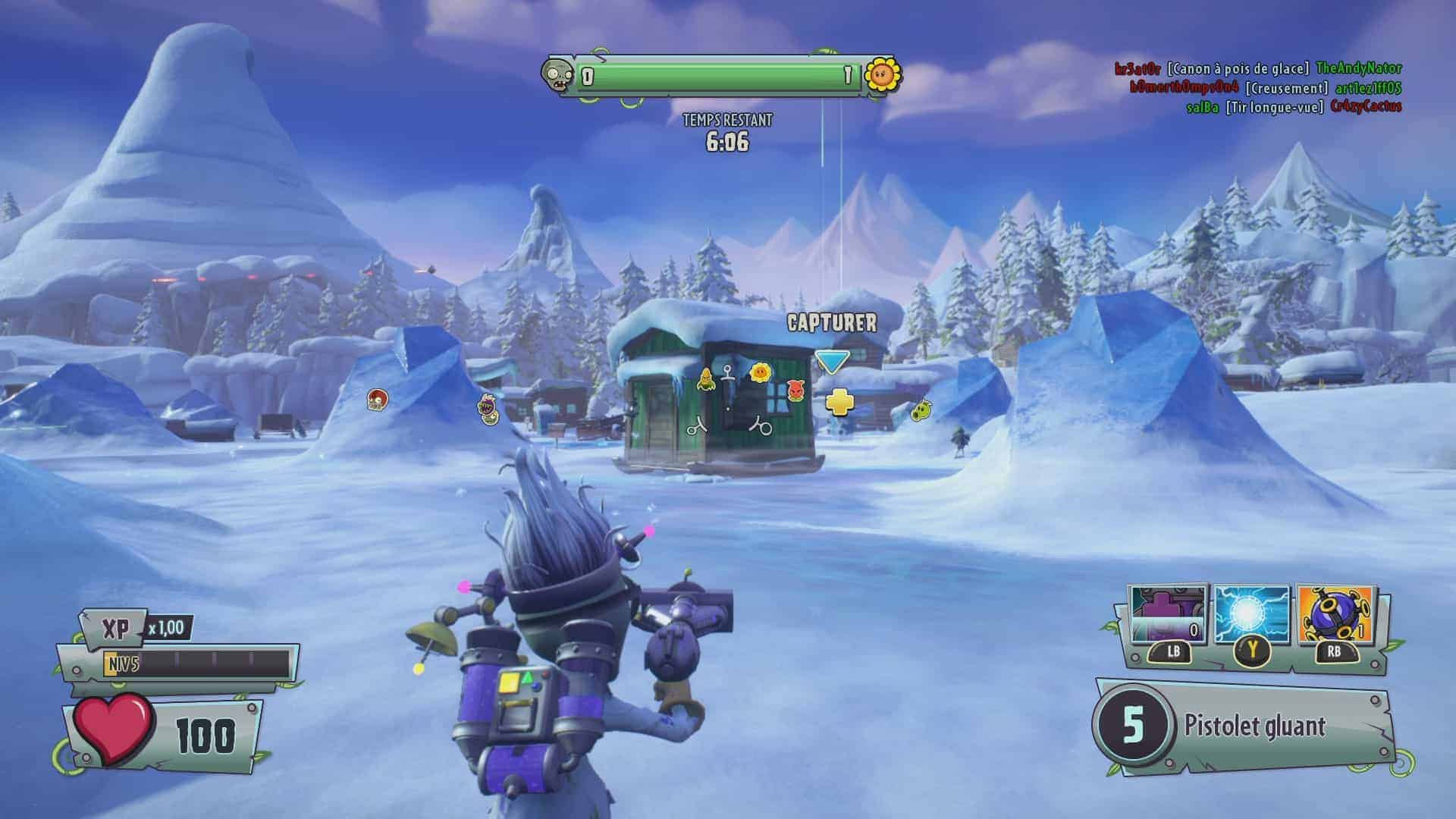Viewport: 1456px width, 819px height.
Task: Use the sticky bomb ability icon
Action: [x=1335, y=616]
